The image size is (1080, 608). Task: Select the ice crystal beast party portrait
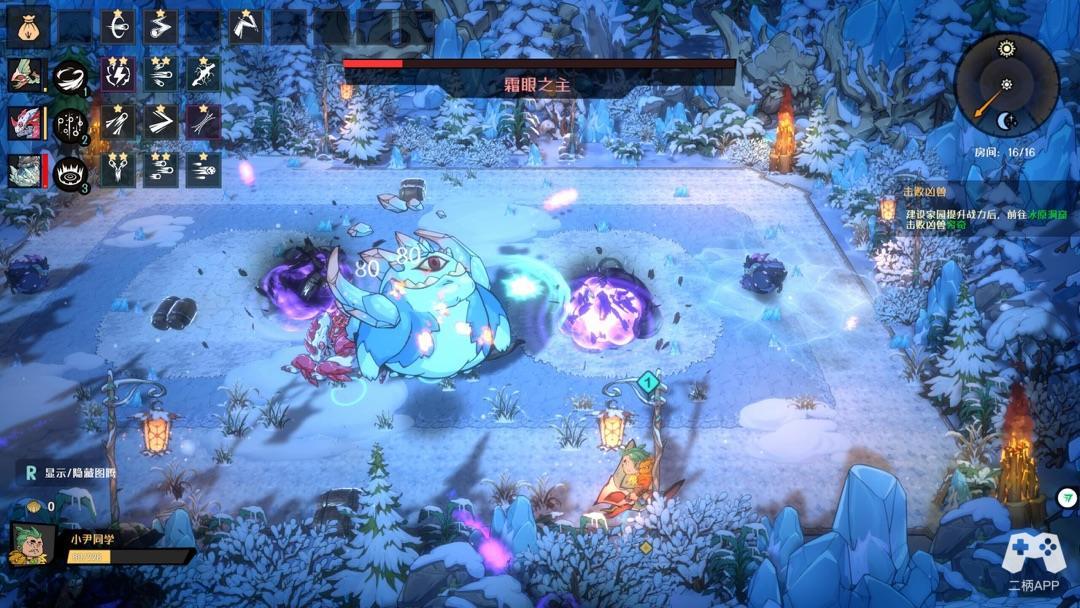click(x=25, y=171)
